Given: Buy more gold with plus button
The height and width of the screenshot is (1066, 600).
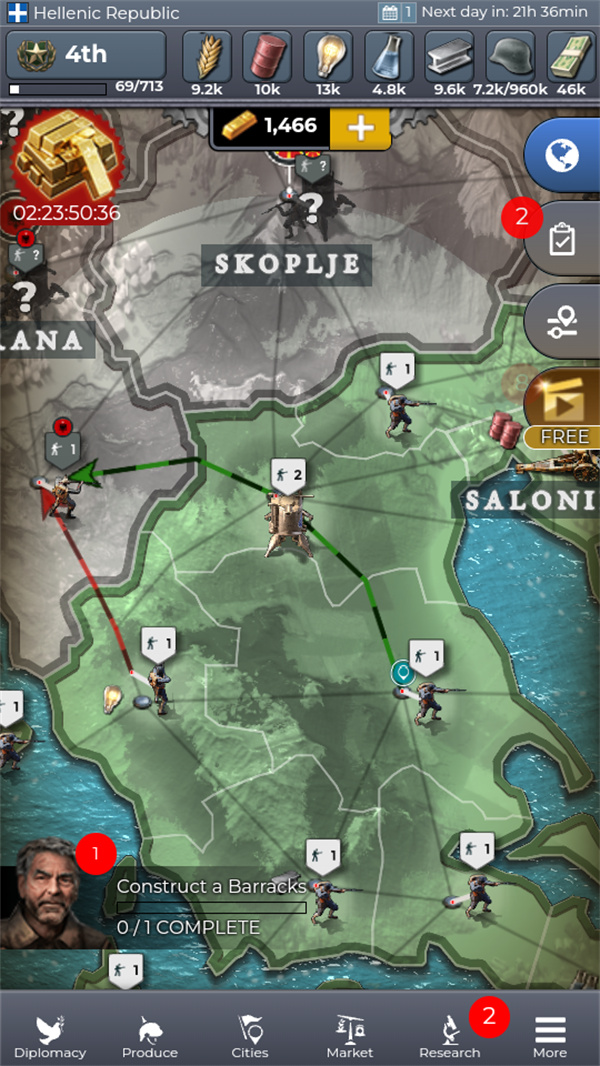Looking at the screenshot, I should pos(359,126).
